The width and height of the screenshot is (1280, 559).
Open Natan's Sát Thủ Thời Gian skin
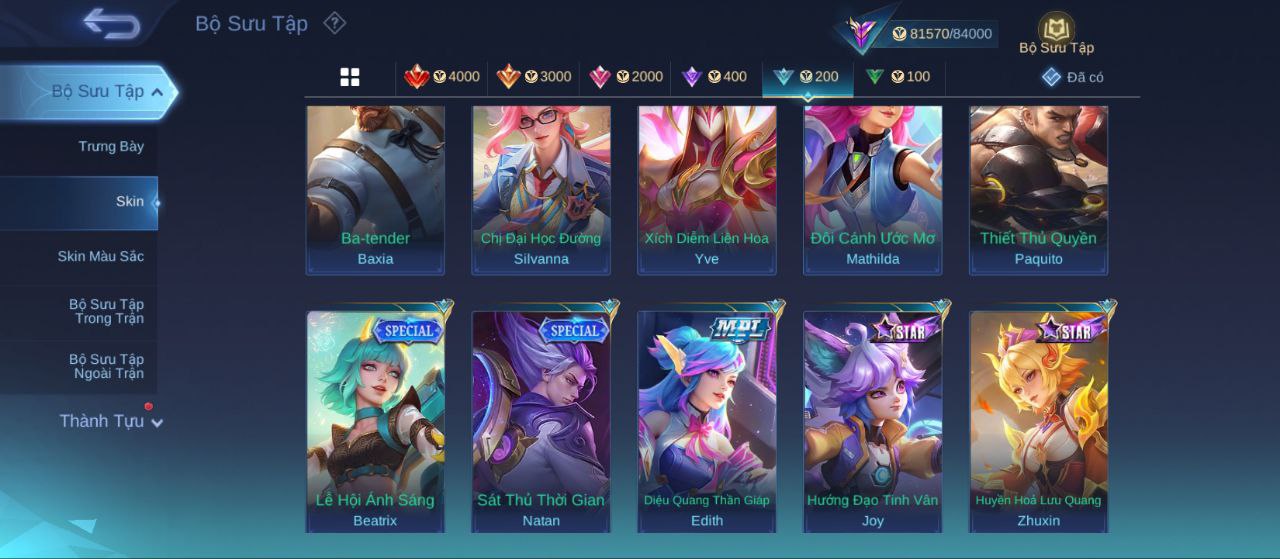tap(541, 421)
